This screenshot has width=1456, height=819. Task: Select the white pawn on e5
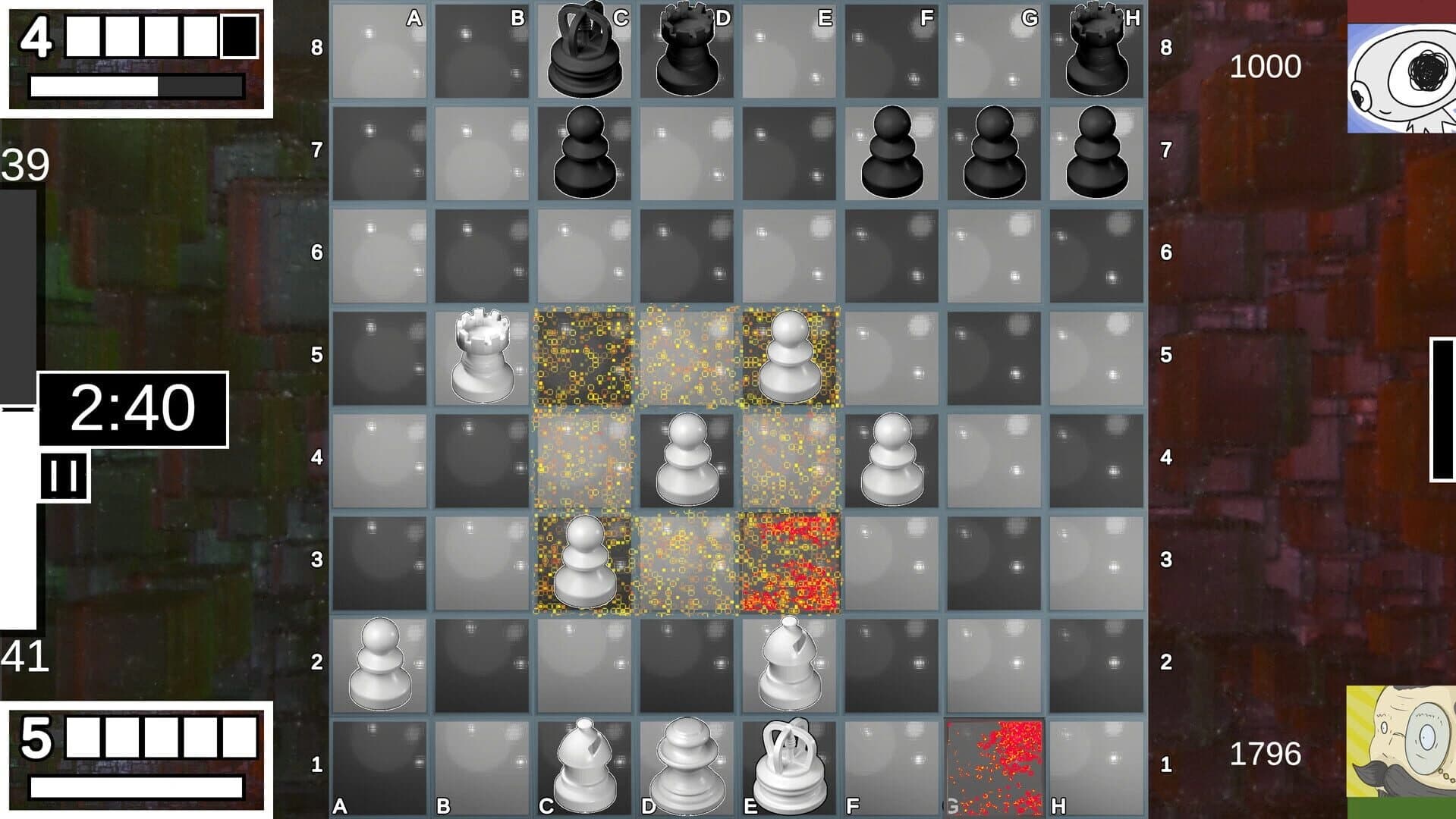[x=789, y=356]
